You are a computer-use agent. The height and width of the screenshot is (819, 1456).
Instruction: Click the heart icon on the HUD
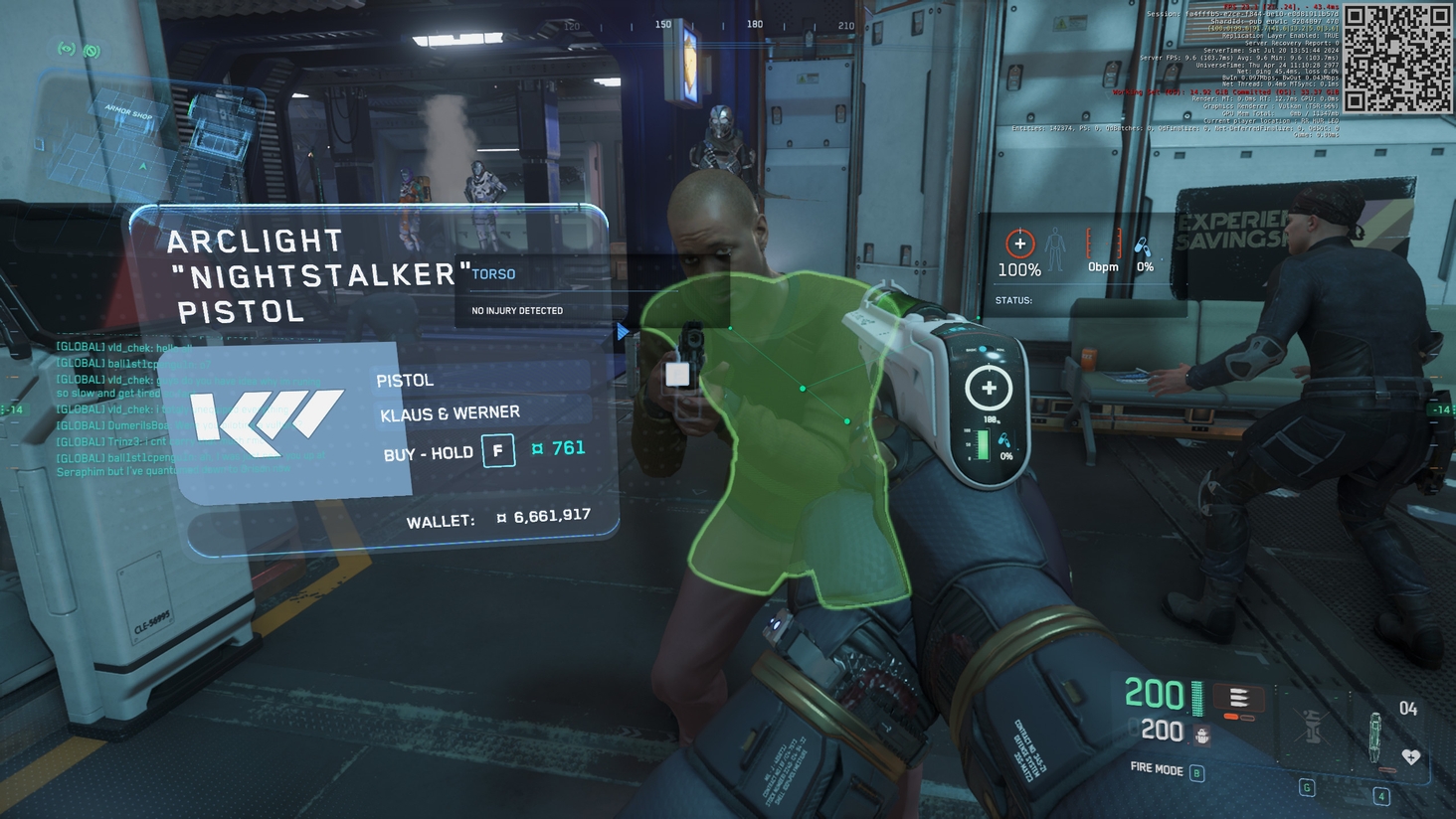pos(1411,757)
